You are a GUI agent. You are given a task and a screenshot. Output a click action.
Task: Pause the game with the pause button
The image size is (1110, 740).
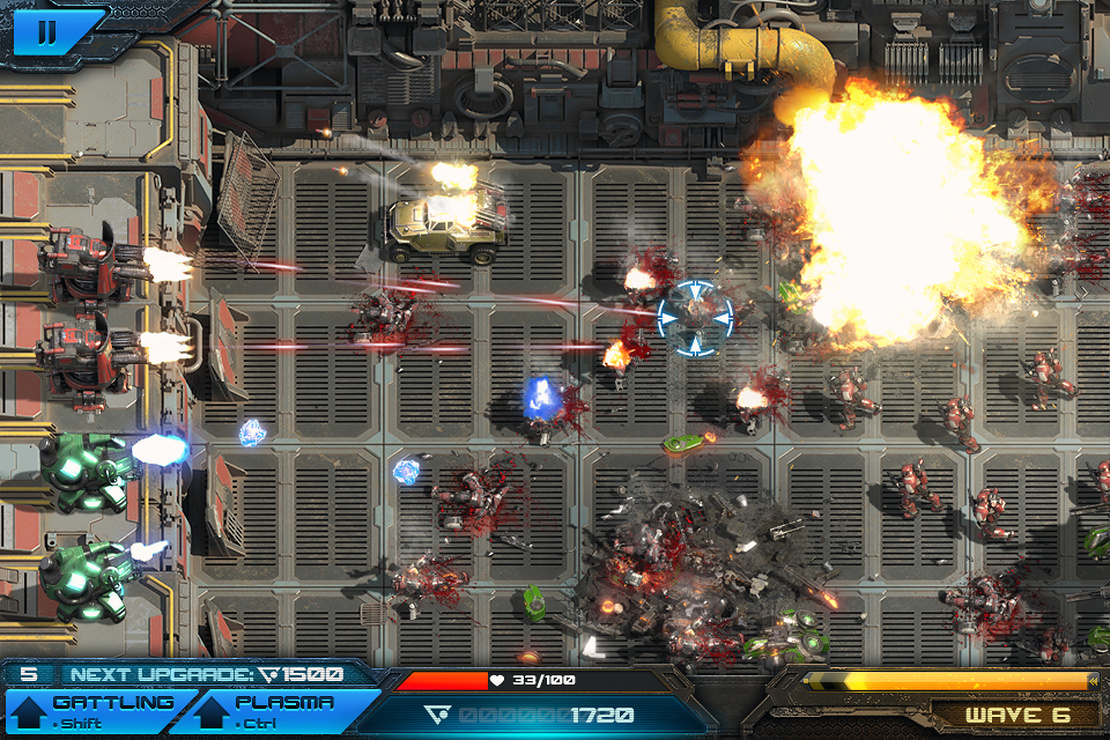point(46,32)
